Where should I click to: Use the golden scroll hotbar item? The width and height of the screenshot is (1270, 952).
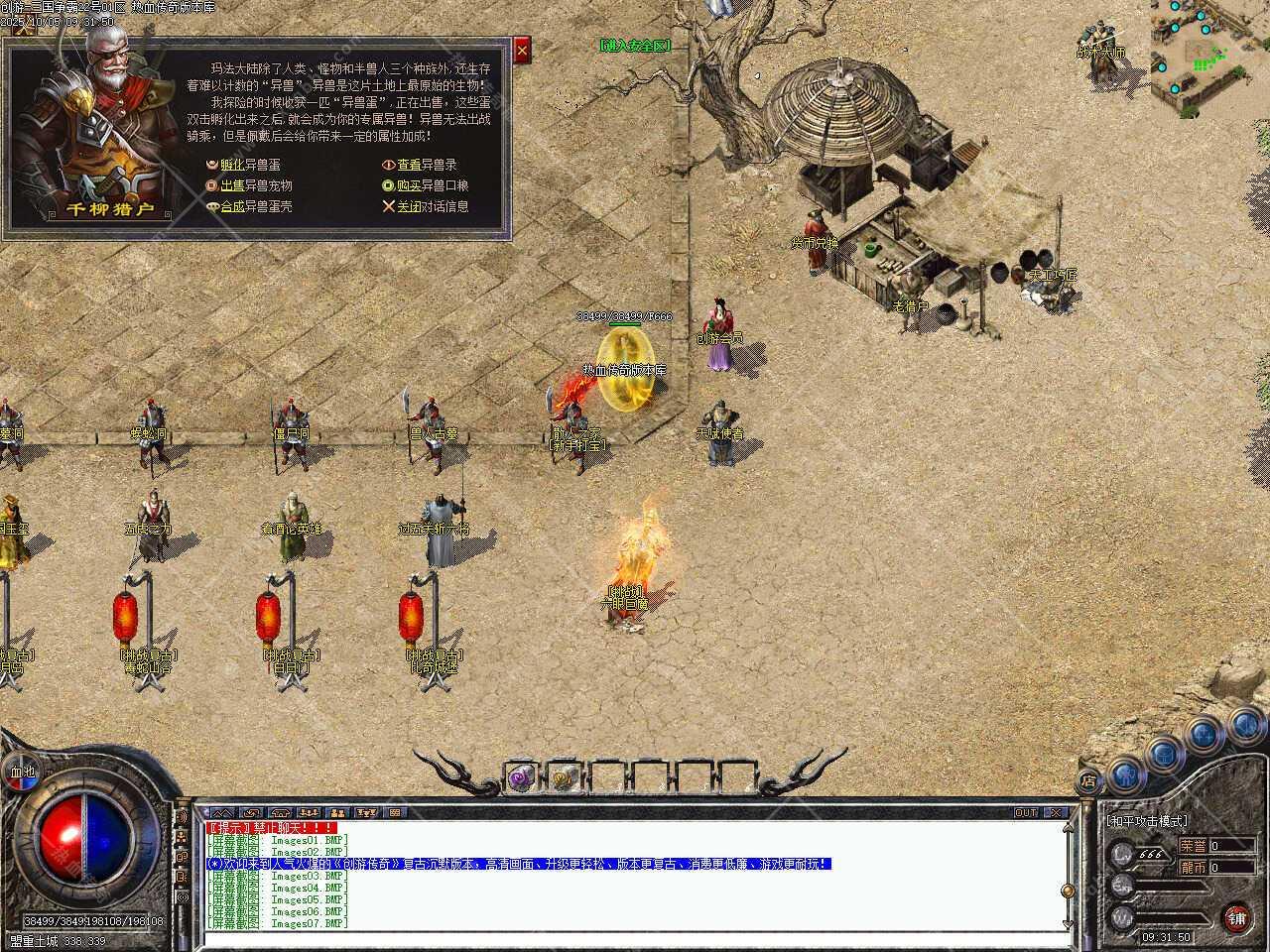[x=565, y=778]
